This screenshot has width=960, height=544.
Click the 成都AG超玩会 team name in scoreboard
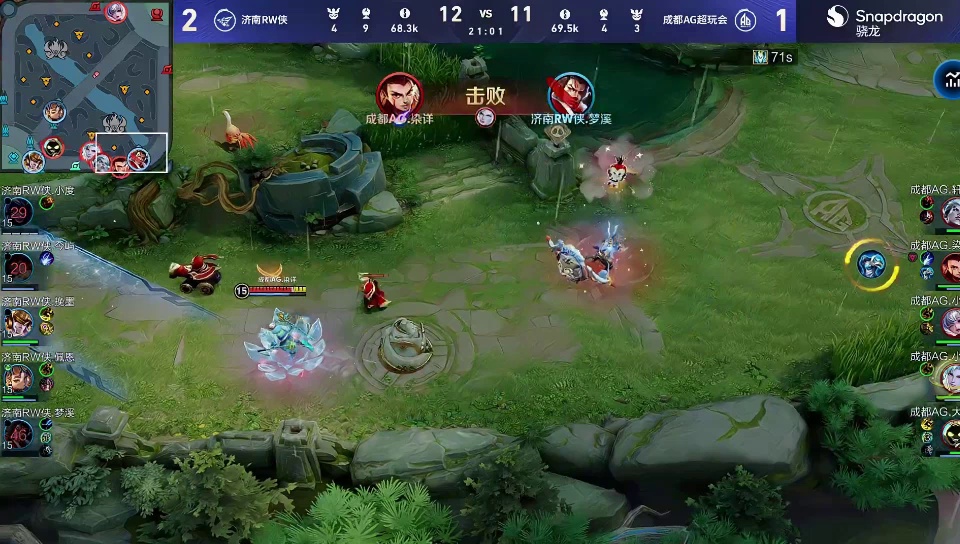coord(694,19)
